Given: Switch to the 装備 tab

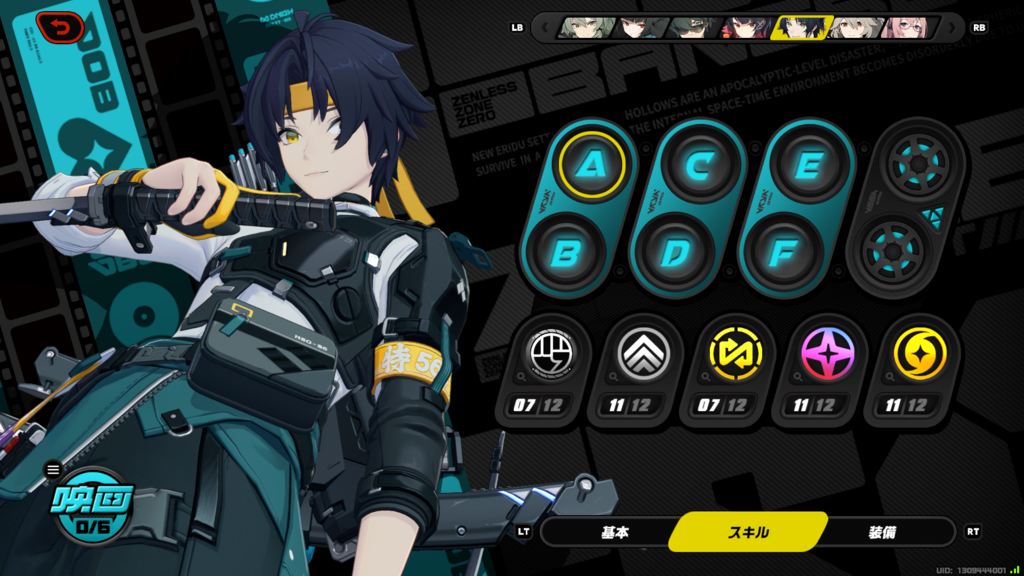Looking at the screenshot, I should tap(882, 532).
